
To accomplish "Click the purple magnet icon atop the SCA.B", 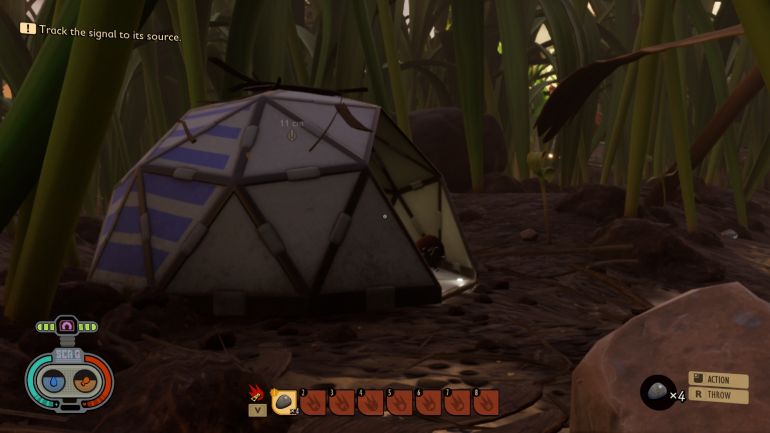I will [67, 326].
